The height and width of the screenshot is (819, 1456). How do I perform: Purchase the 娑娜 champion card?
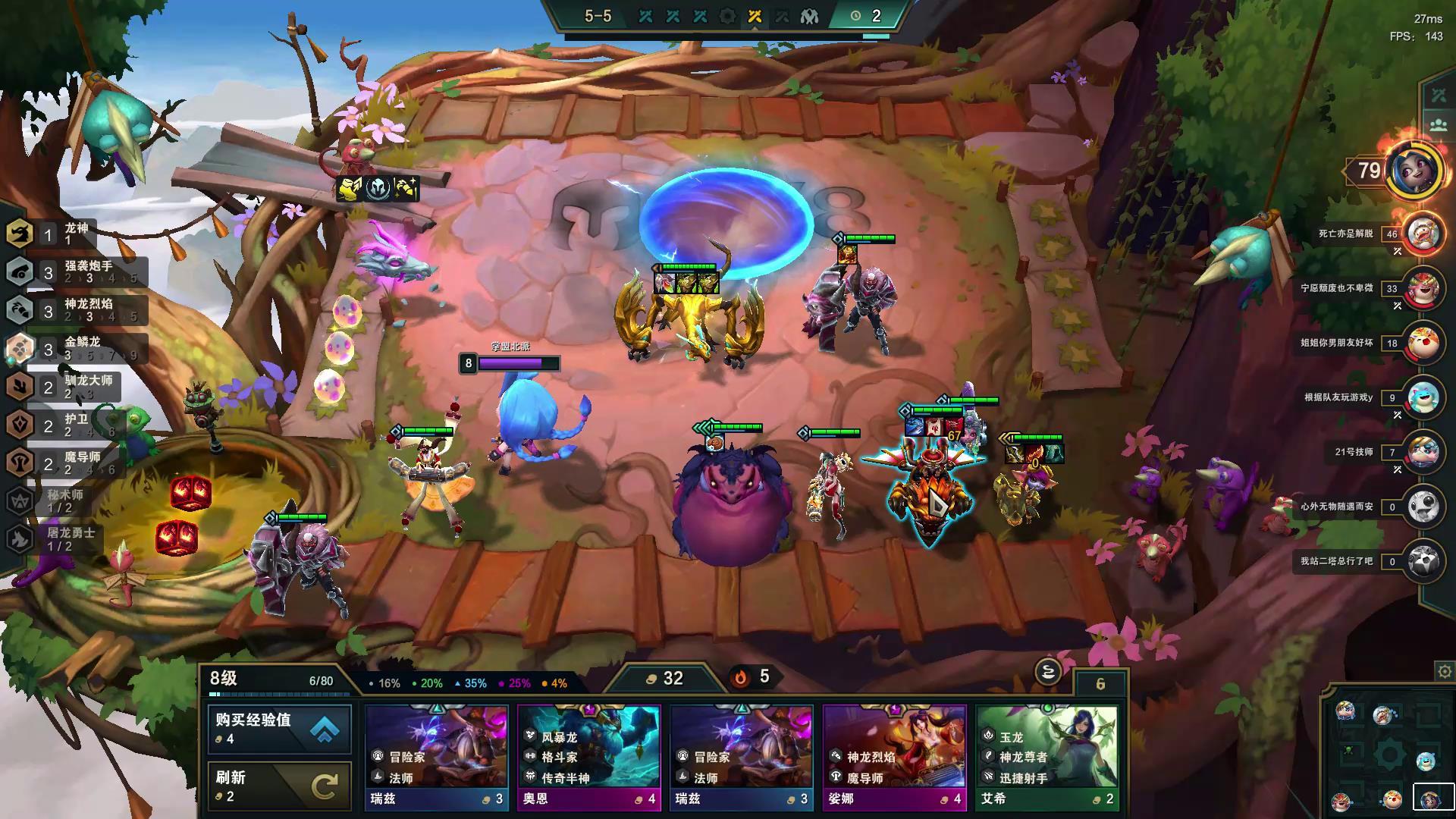(894, 757)
